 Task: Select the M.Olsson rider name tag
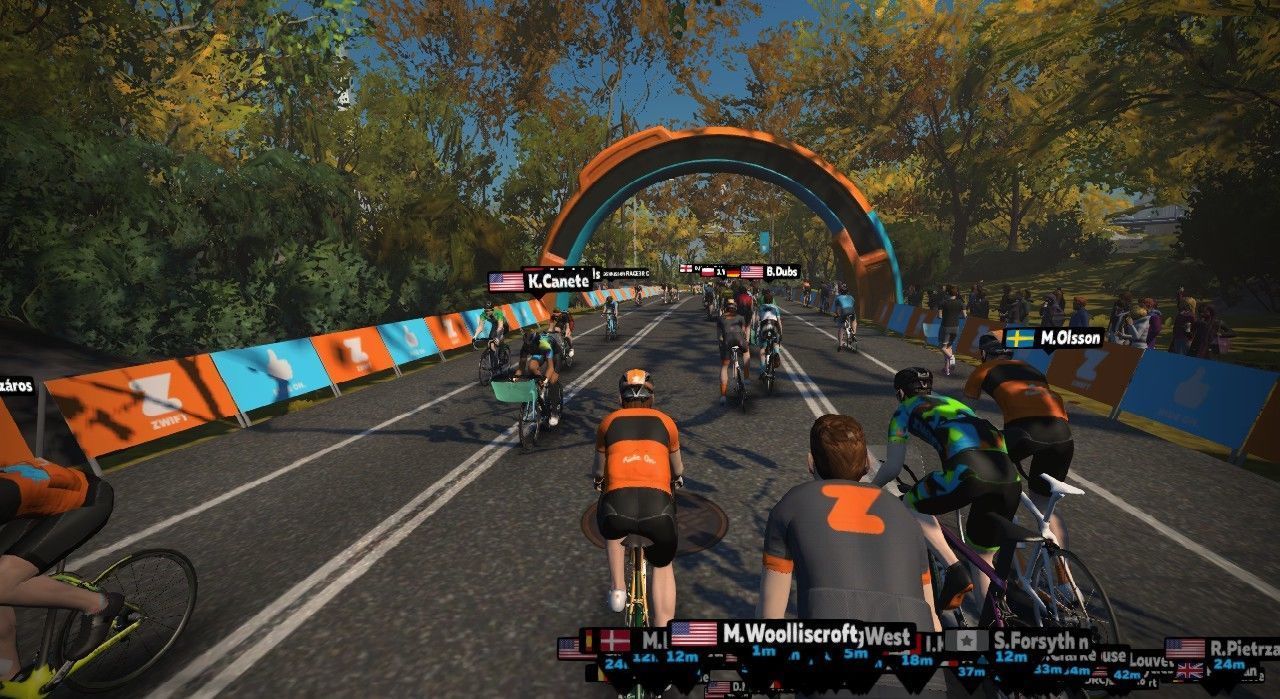tap(1053, 338)
